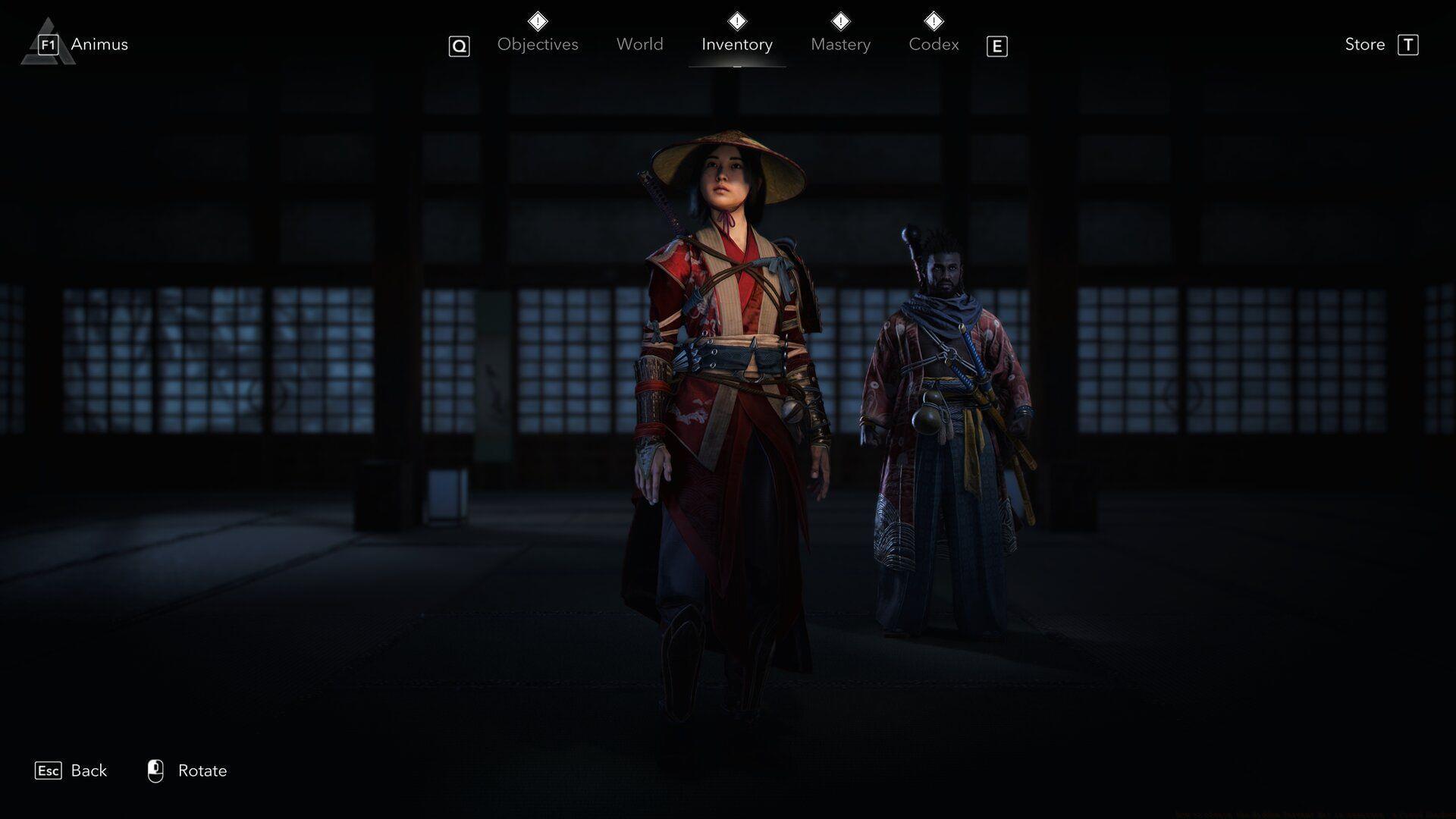This screenshot has height=819, width=1456.
Task: Open the Codex tab
Action: (x=934, y=44)
